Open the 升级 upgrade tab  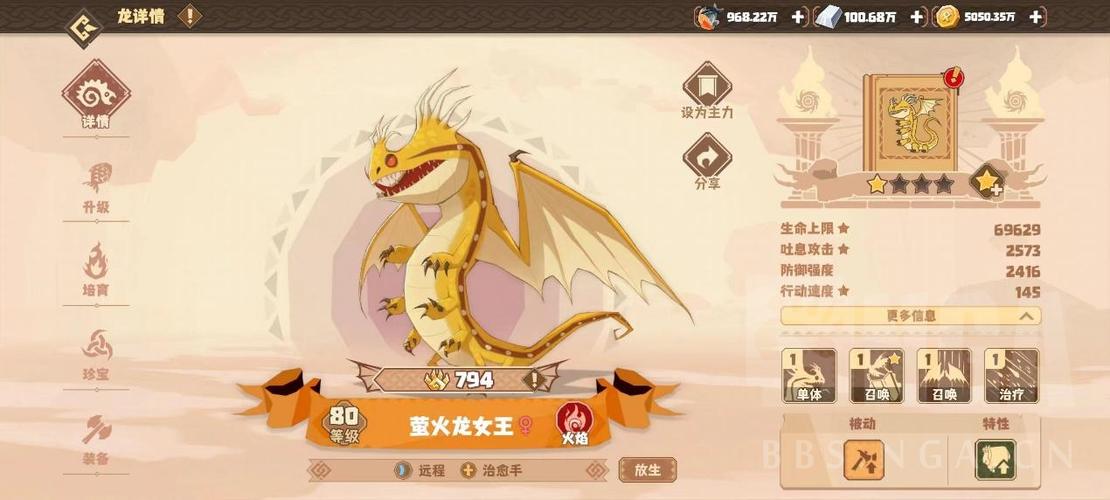[96, 188]
